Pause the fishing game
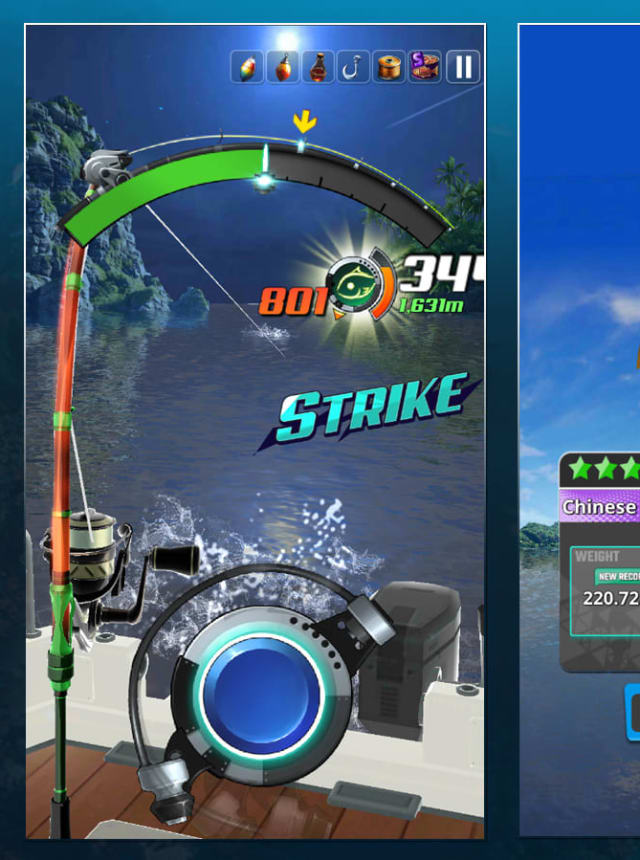The width and height of the screenshot is (640, 860). click(x=463, y=68)
